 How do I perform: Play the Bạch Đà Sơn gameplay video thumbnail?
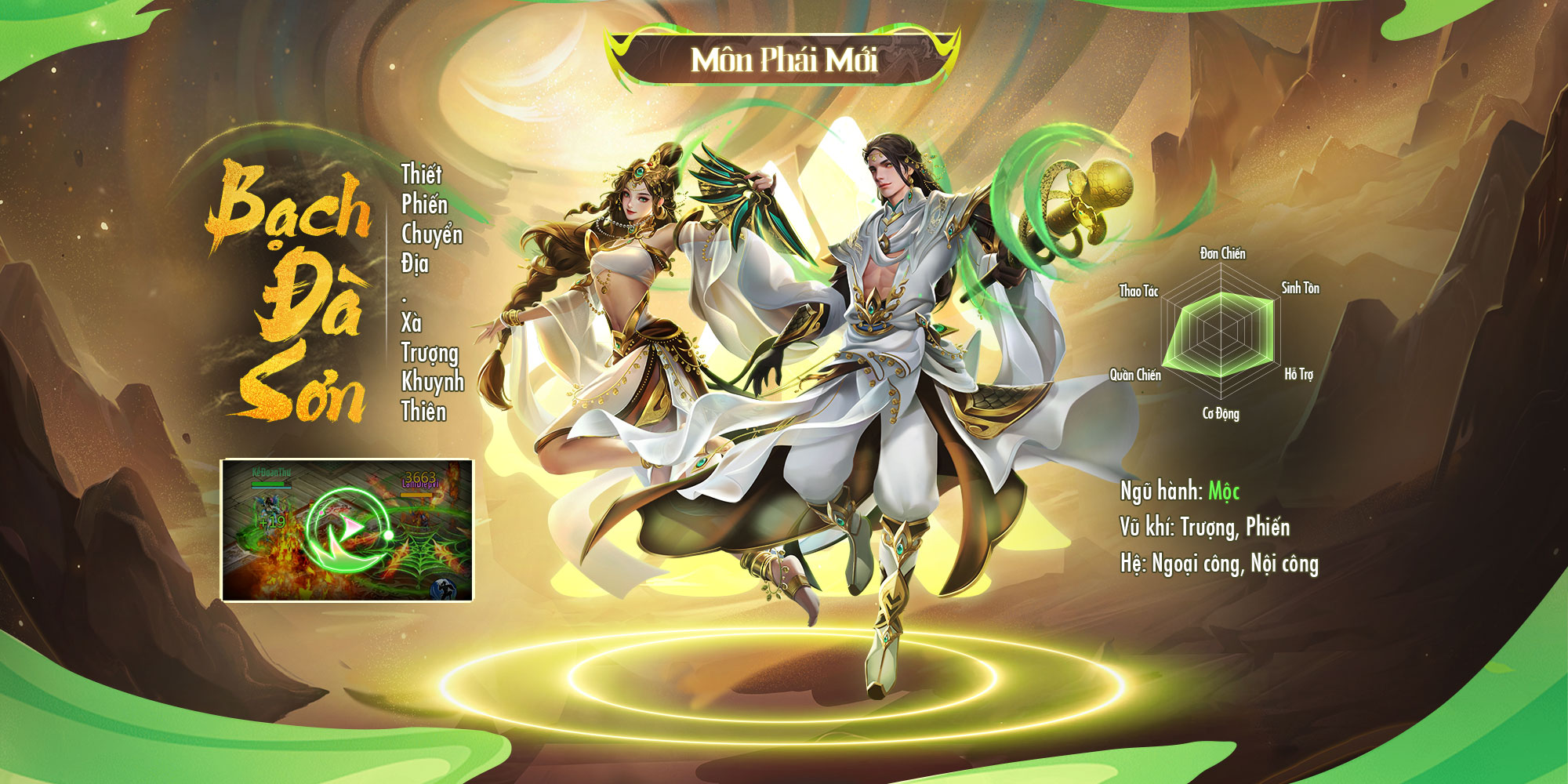click(347, 530)
